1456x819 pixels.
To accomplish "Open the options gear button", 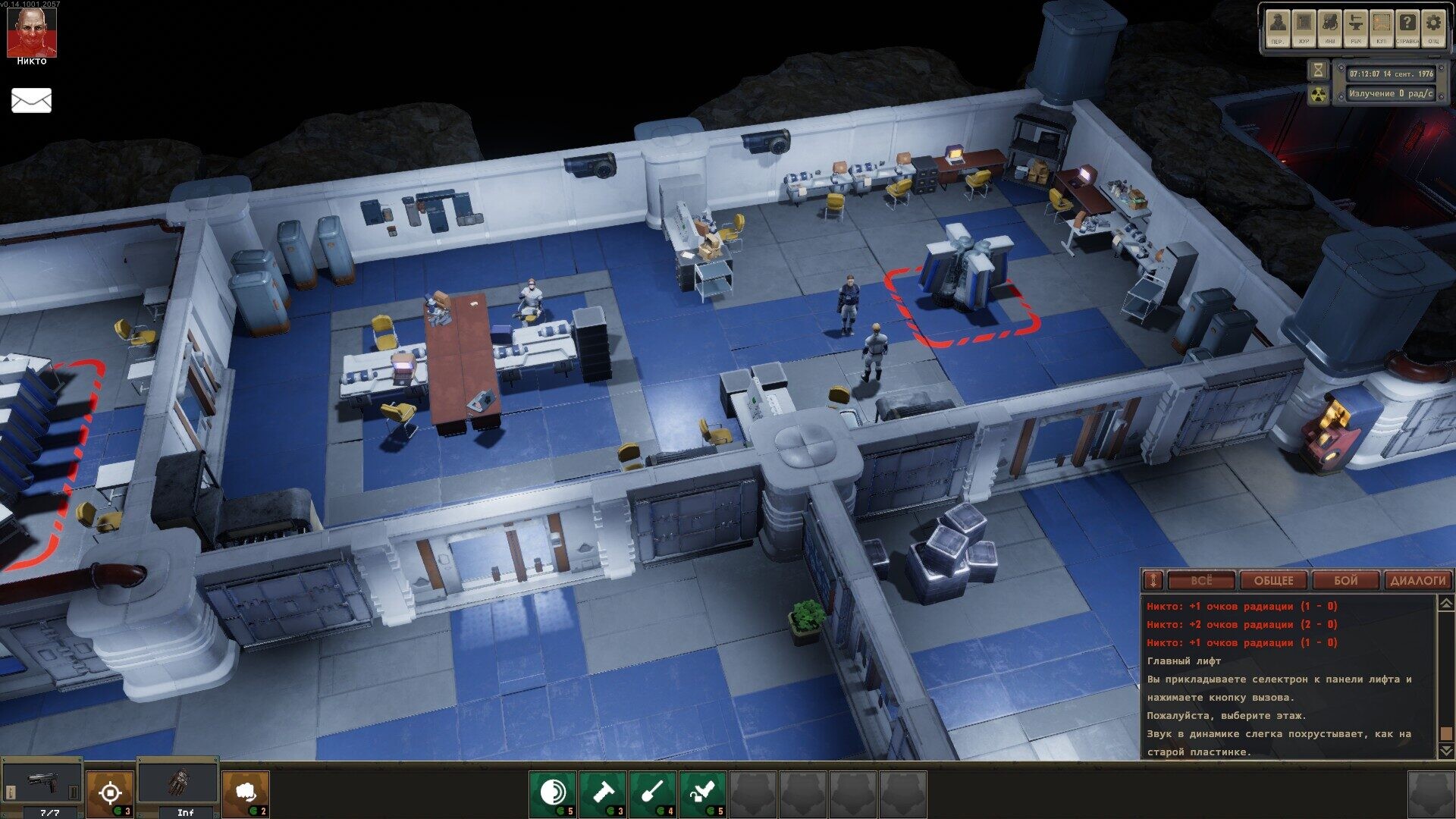I will [x=1433, y=29].
